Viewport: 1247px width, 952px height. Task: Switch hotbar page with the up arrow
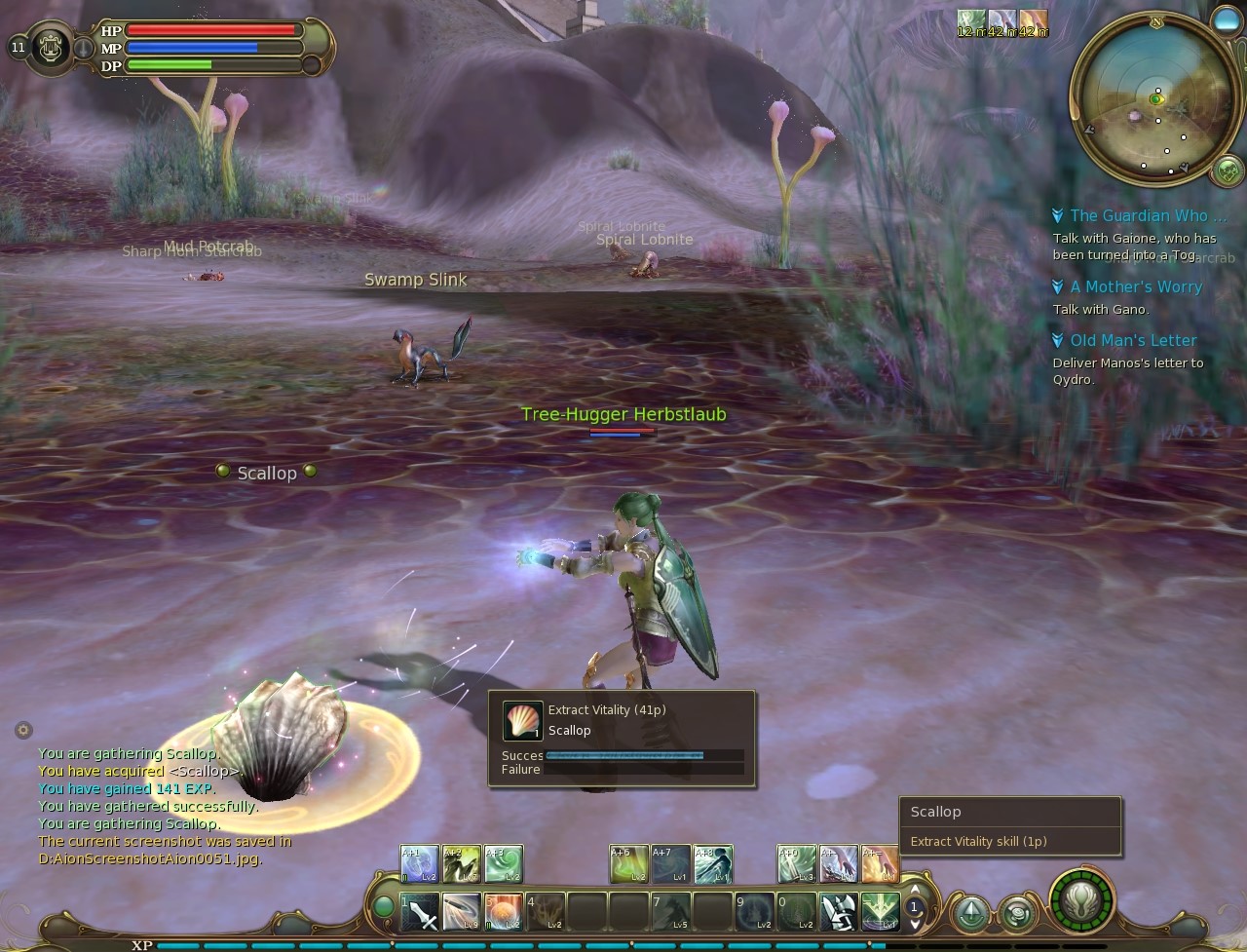click(x=914, y=890)
